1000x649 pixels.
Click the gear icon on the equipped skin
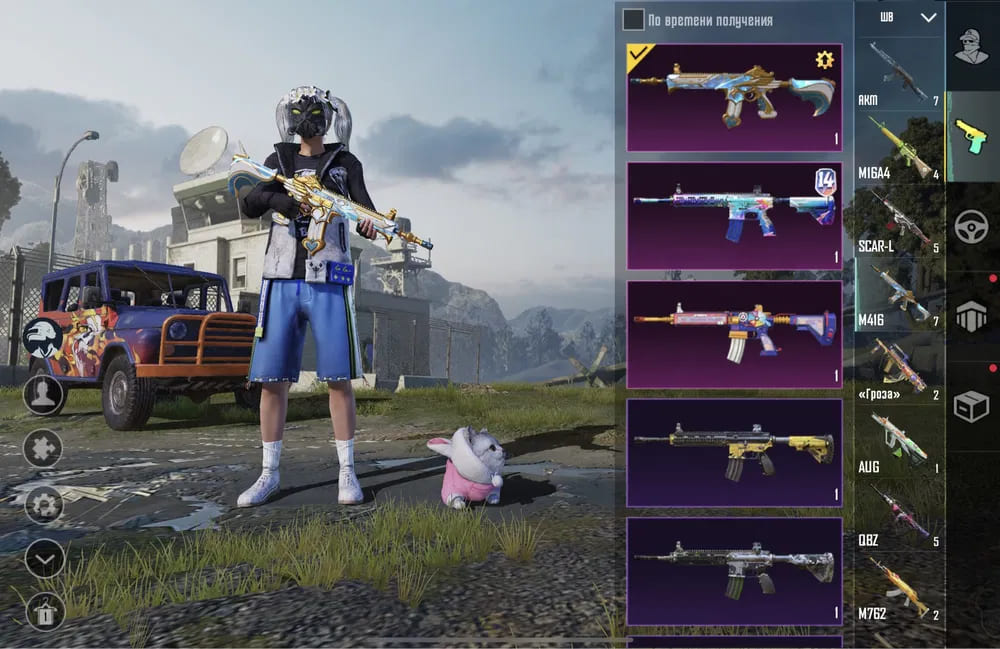pos(824,61)
